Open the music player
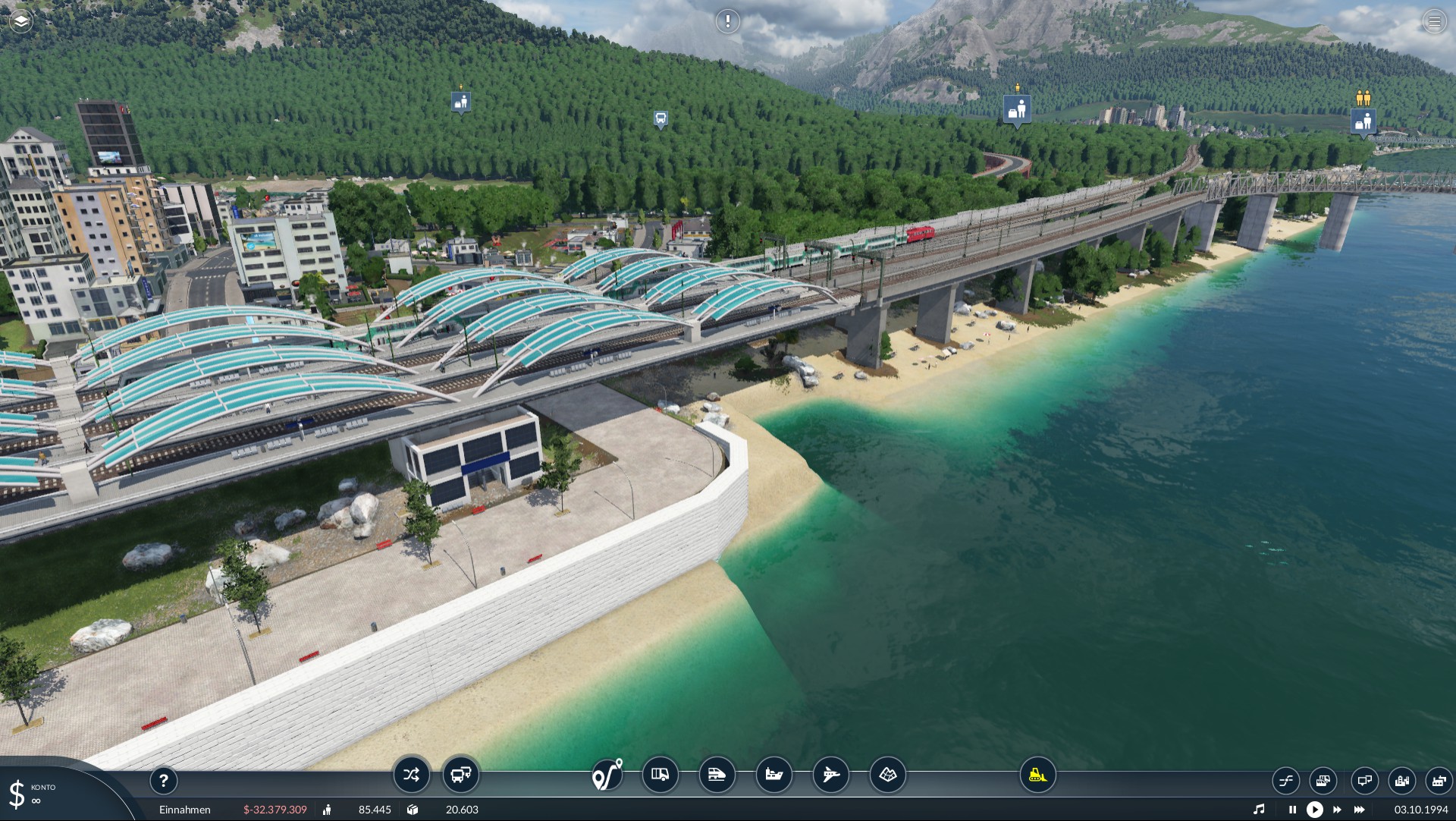This screenshot has width=1456, height=821. 1259,810
